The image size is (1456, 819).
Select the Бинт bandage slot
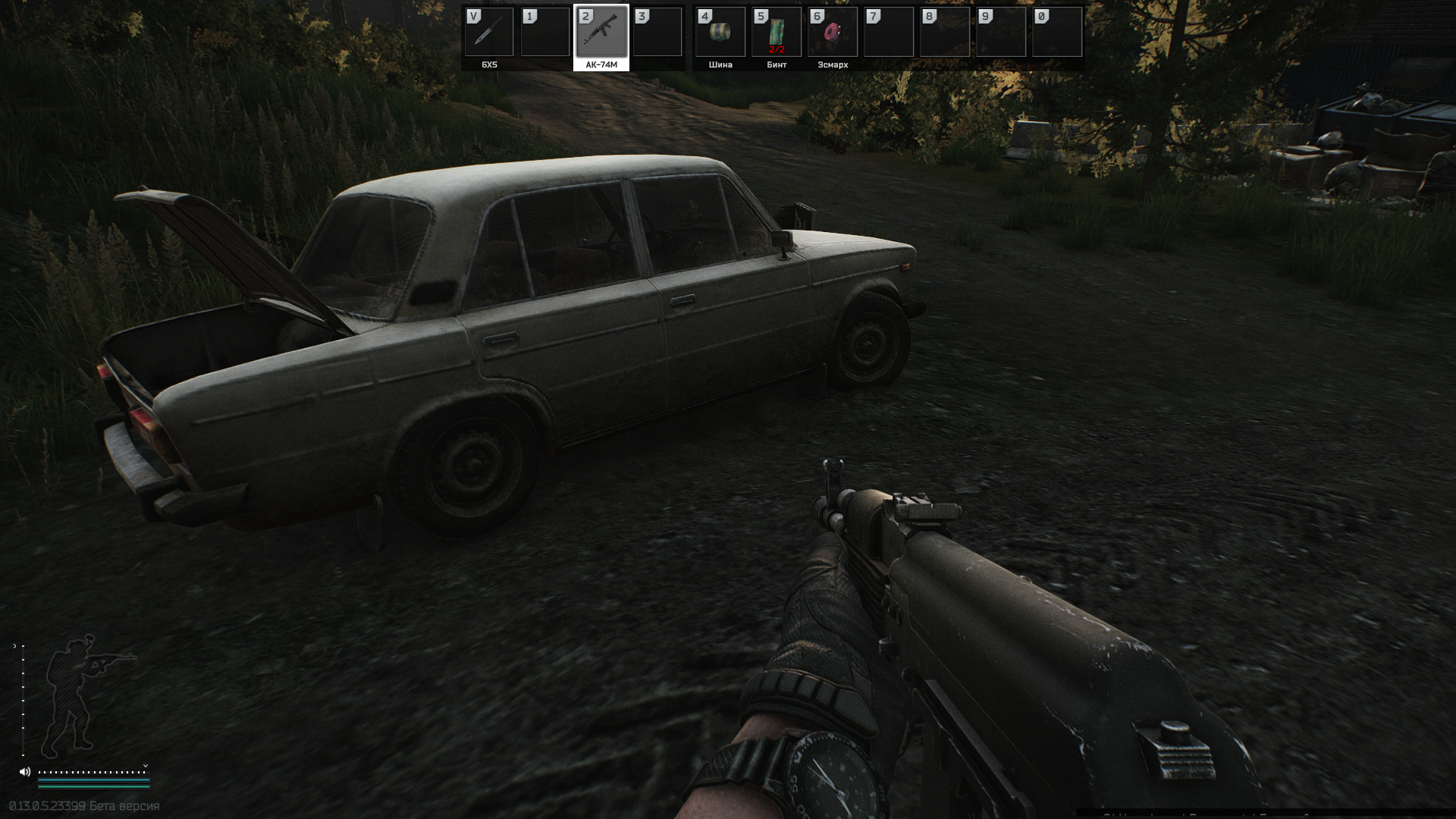coord(776,33)
